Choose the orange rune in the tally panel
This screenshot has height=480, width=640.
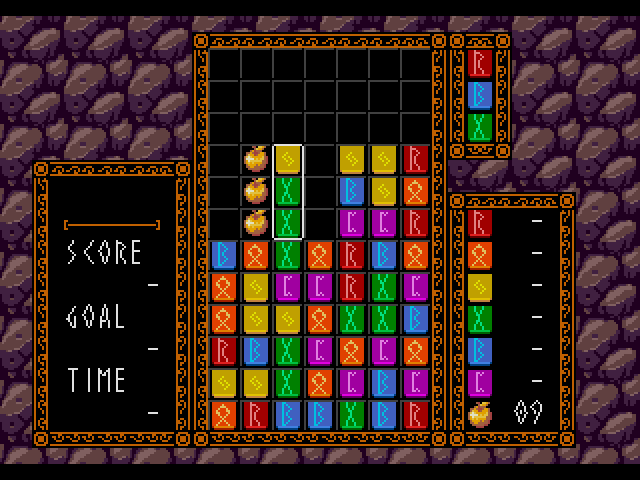click(479, 254)
